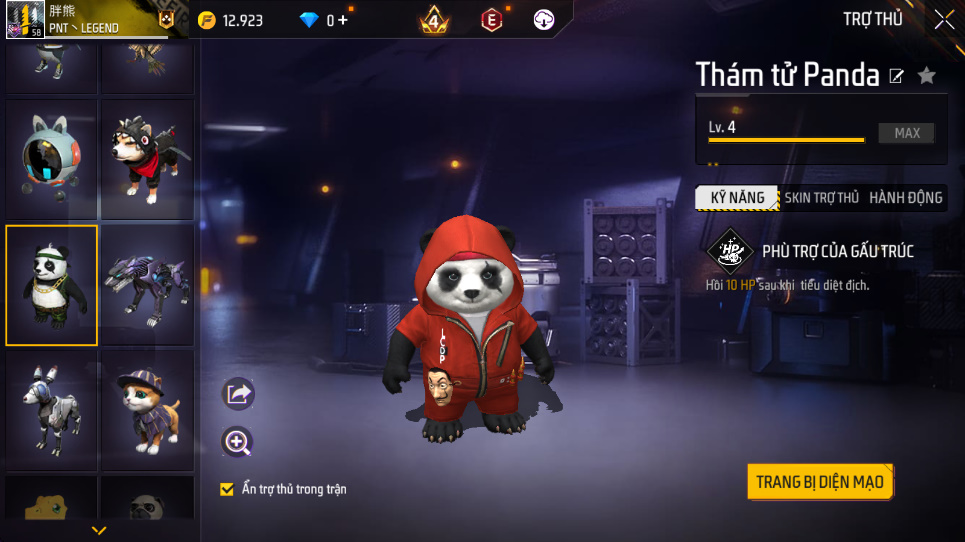Viewport: 965px width, 542px height.
Task: Open the SKIN TRỢ THỦ tab
Action: [821, 198]
